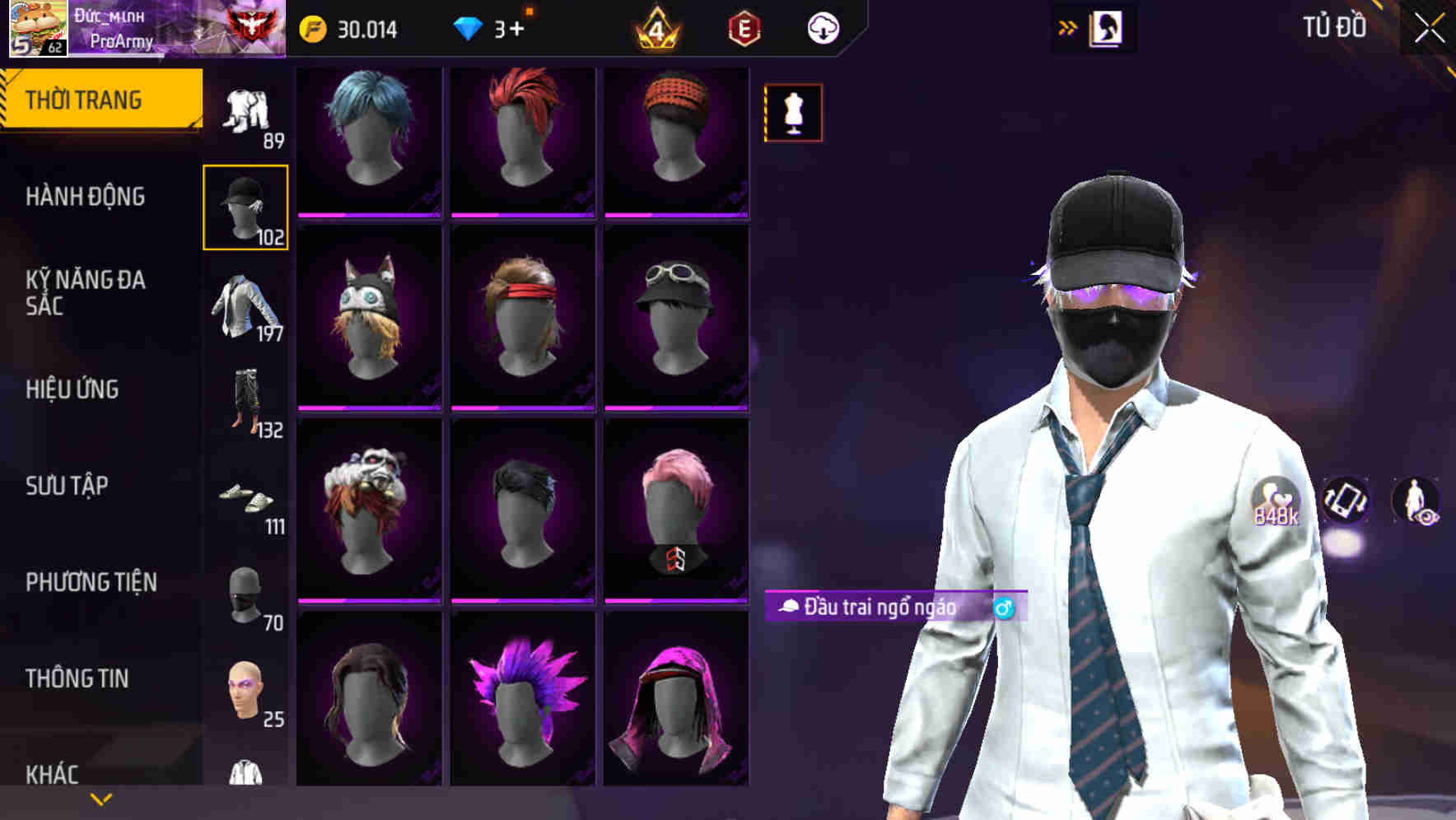
Task: Expand more categories with bottom chevron arrow
Action: (x=100, y=799)
